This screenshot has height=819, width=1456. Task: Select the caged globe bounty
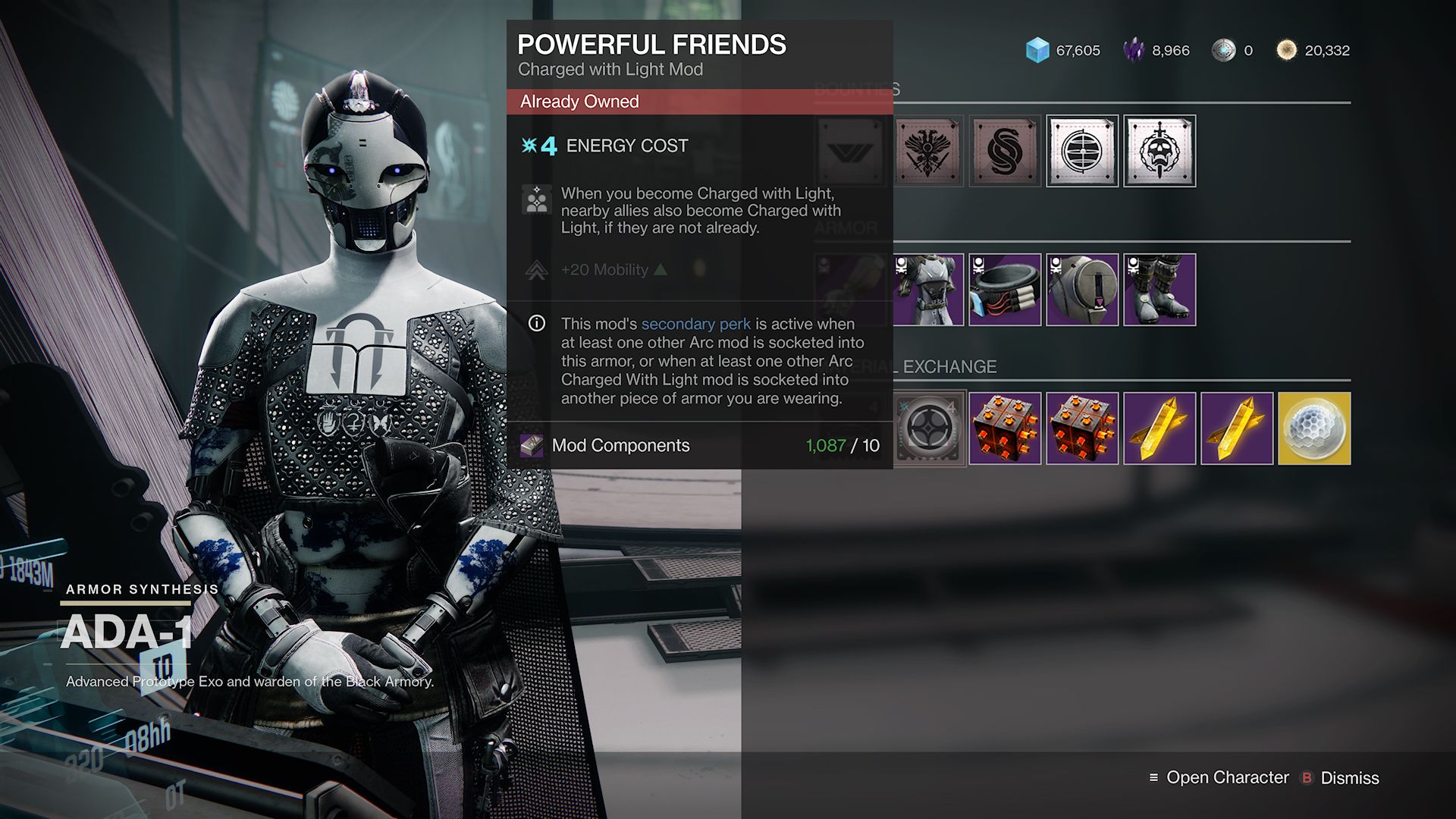point(1082,149)
